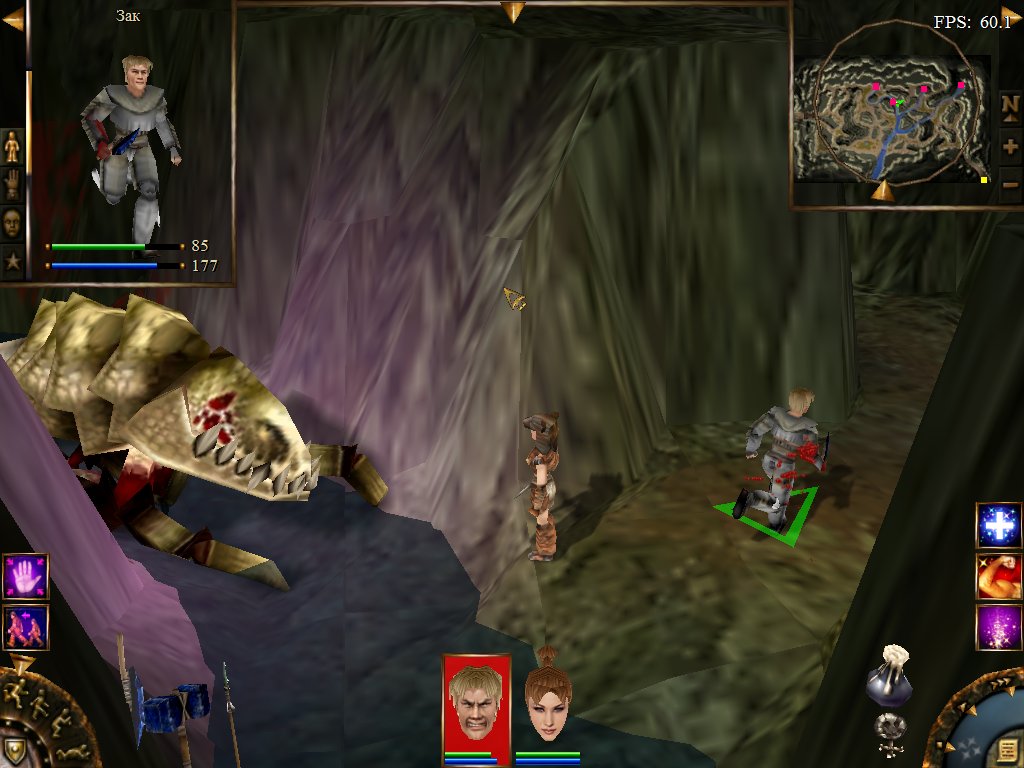
Task: Select the star perks tab
Action: [x=12, y=260]
